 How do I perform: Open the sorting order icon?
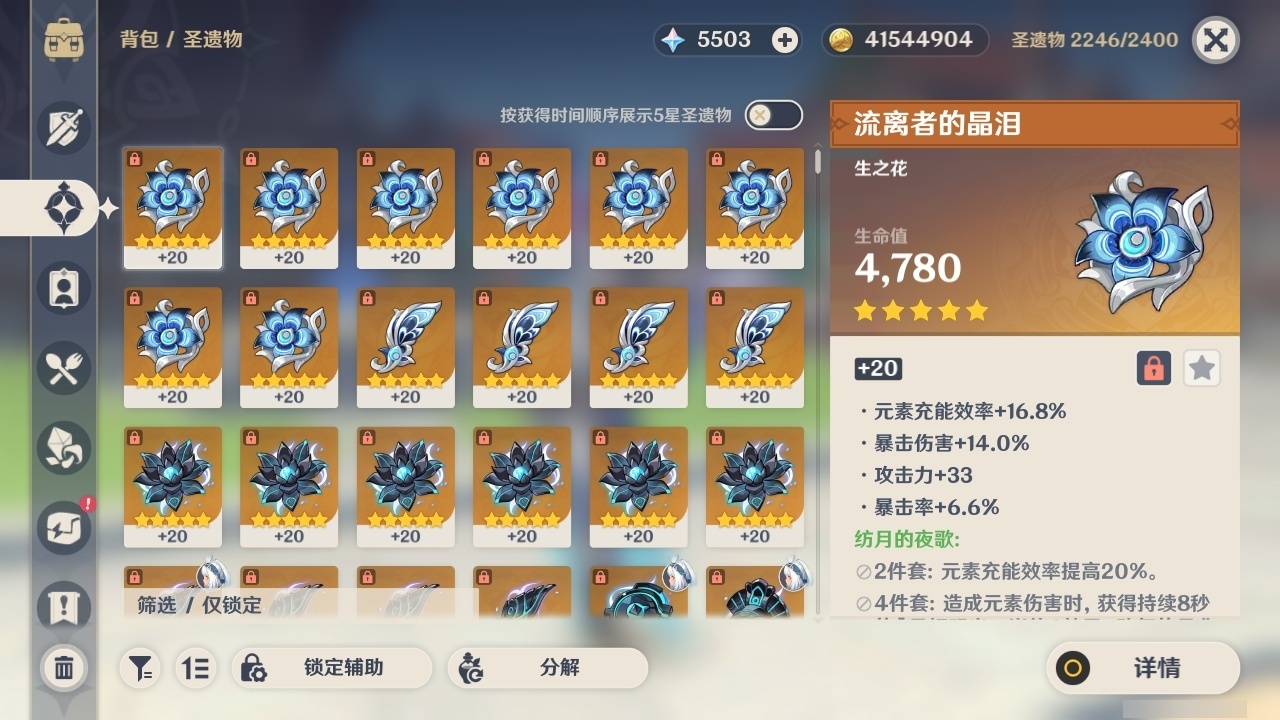196,668
